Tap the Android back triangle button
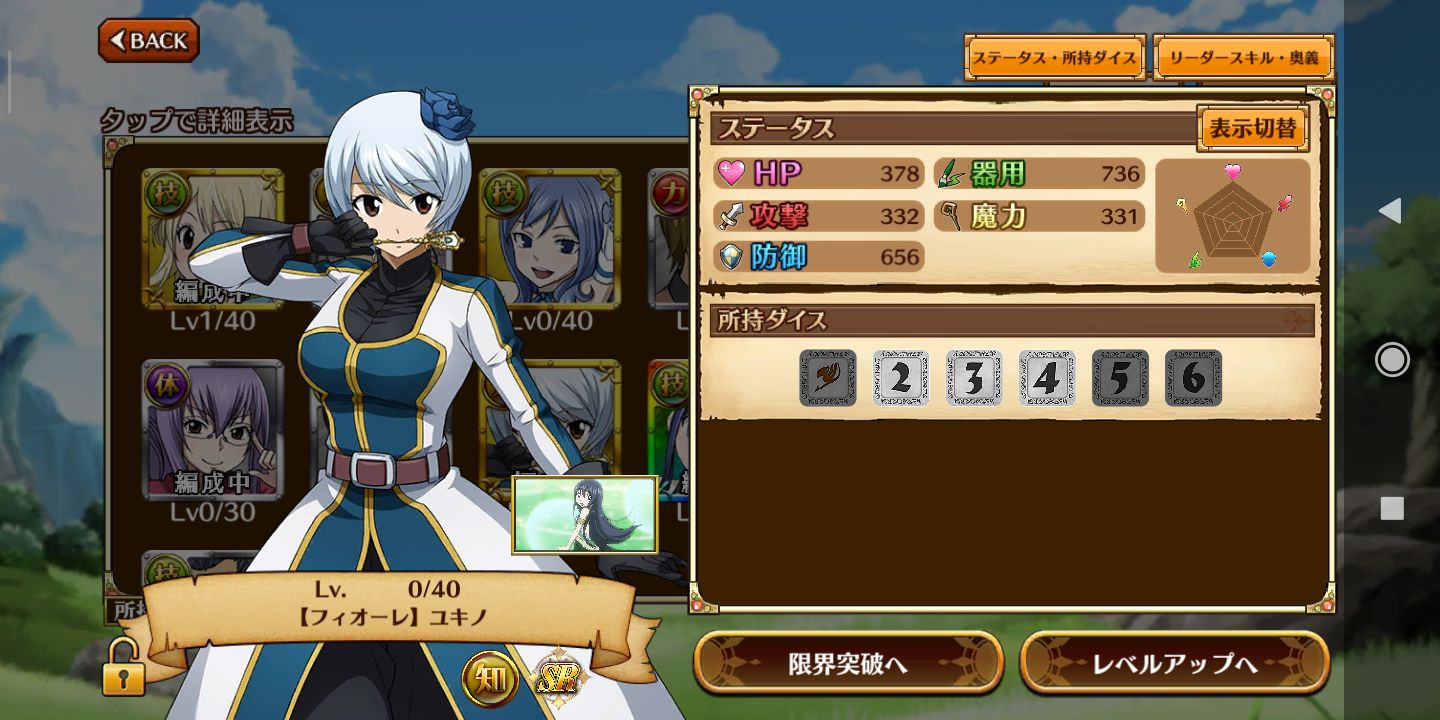The width and height of the screenshot is (1440, 720). [x=1390, y=210]
